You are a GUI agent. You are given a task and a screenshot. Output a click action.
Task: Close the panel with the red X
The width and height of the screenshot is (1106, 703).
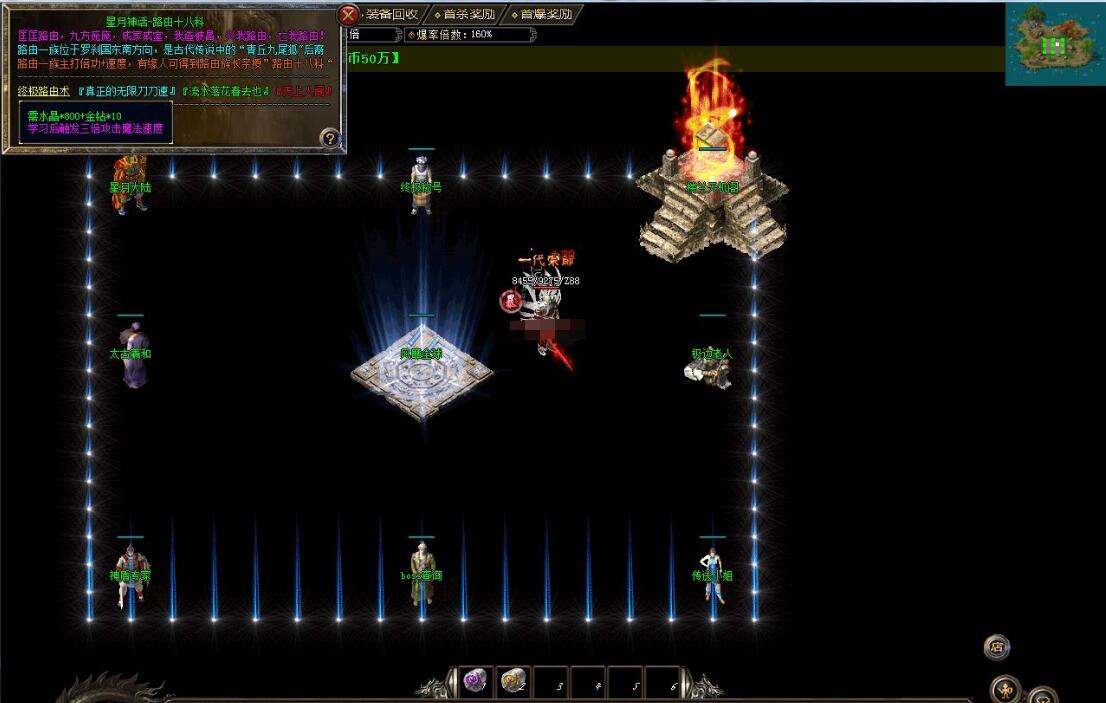[348, 15]
